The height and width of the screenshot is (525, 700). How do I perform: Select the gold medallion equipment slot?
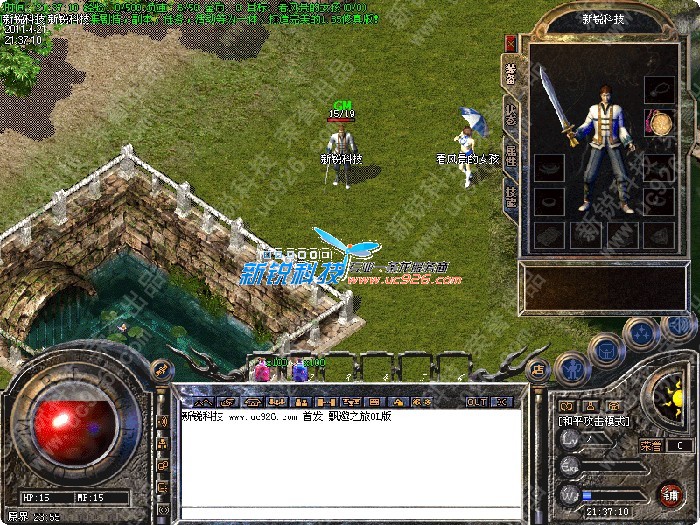(660, 125)
